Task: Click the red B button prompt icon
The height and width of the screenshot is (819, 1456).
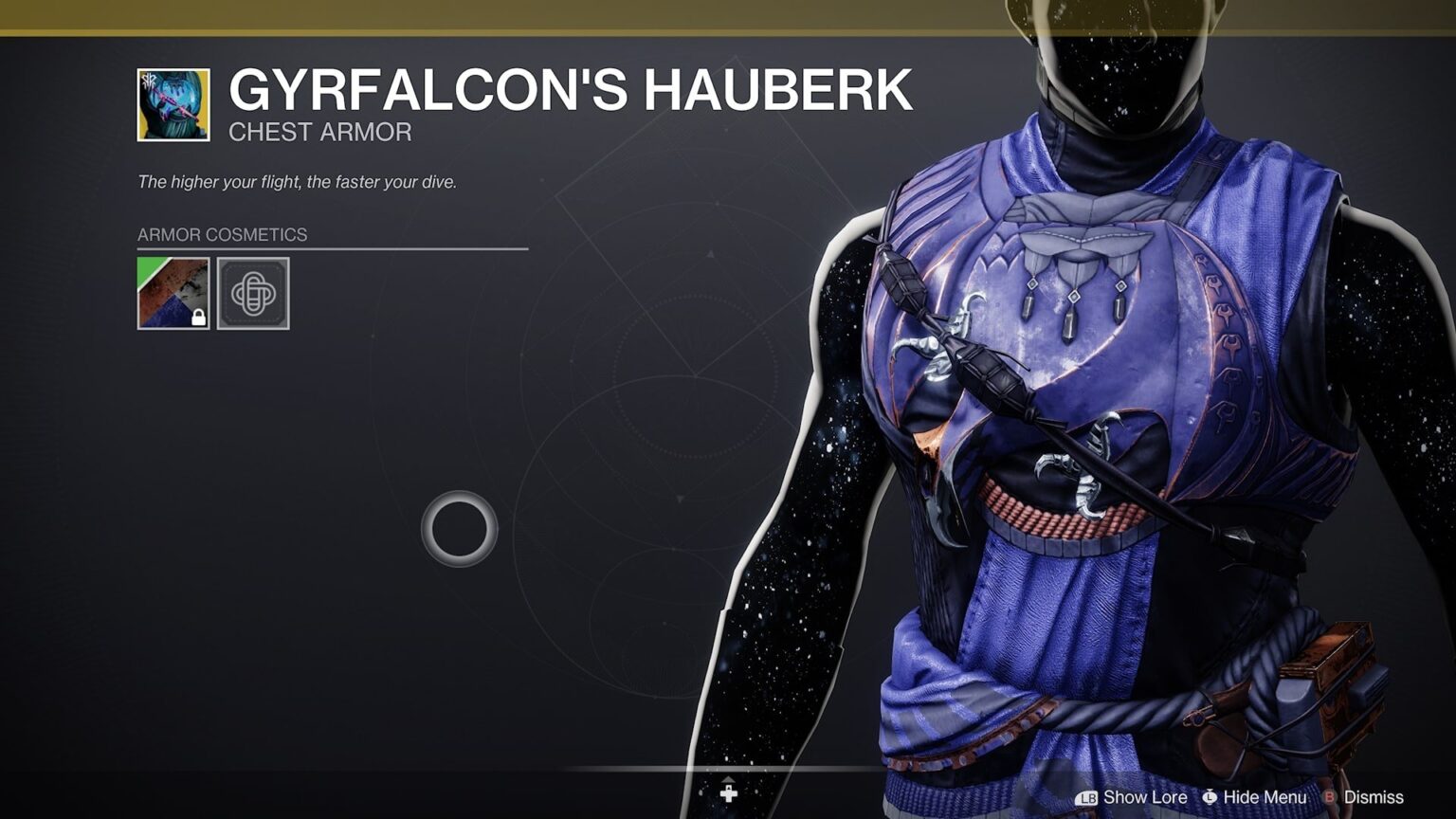Action: pos(1331,797)
